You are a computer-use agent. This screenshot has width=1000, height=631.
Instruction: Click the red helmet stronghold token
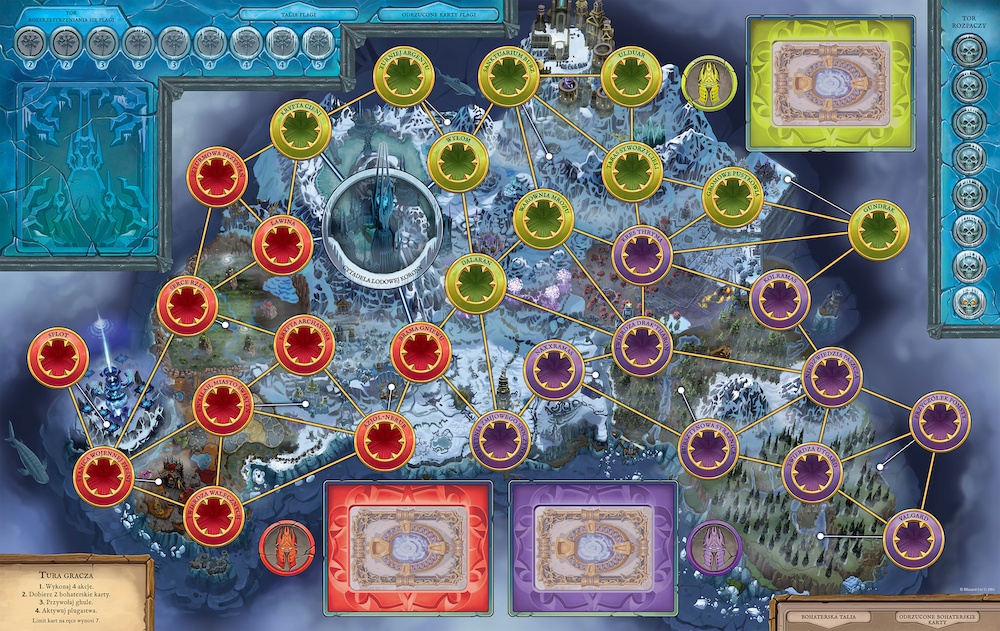287,550
